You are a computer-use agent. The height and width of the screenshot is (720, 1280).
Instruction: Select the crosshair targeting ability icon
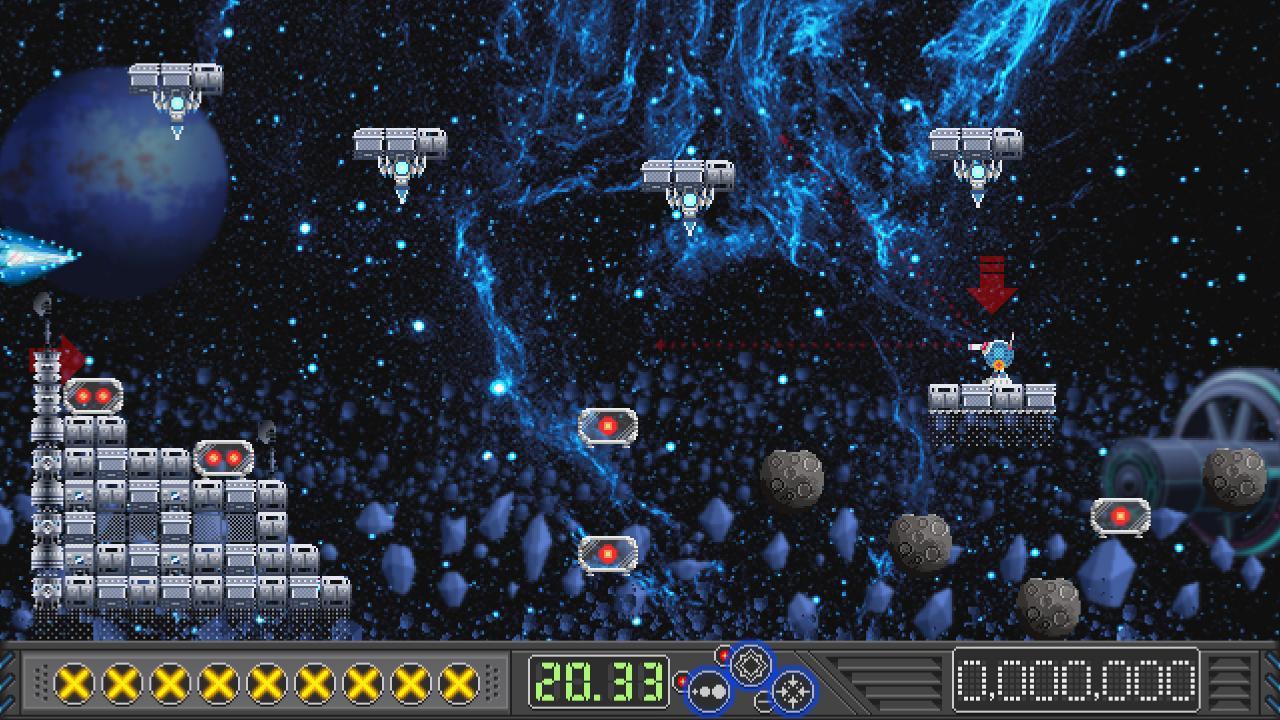coord(790,693)
